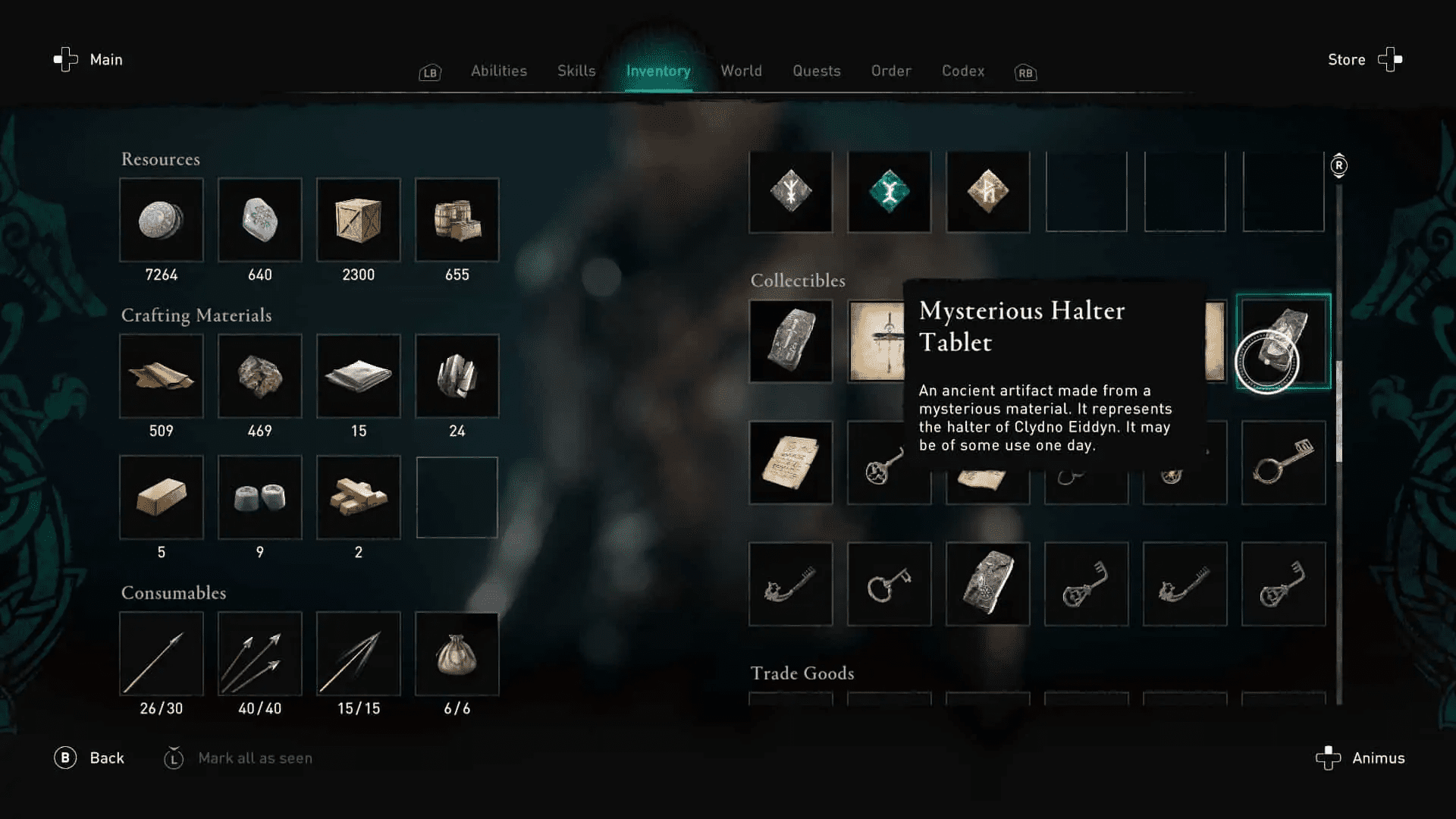Select the stone tablet collectible
The width and height of the screenshot is (1456, 819).
pos(791,340)
